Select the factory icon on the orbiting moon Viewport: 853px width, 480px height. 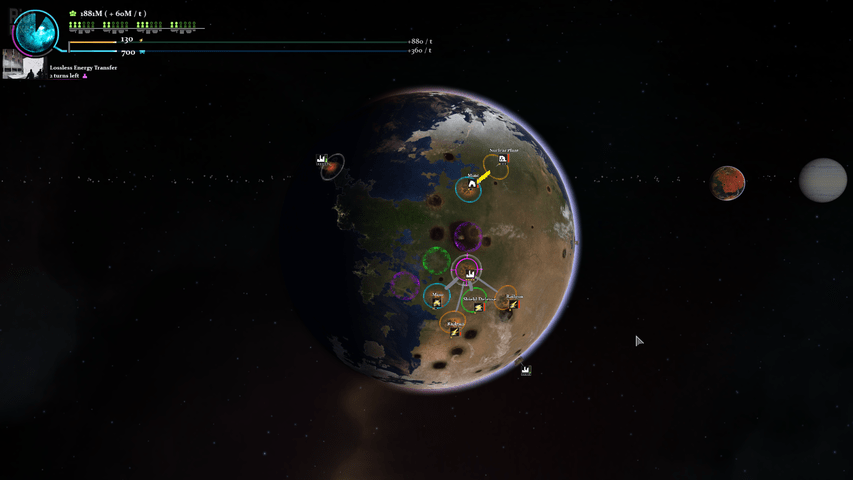point(323,161)
